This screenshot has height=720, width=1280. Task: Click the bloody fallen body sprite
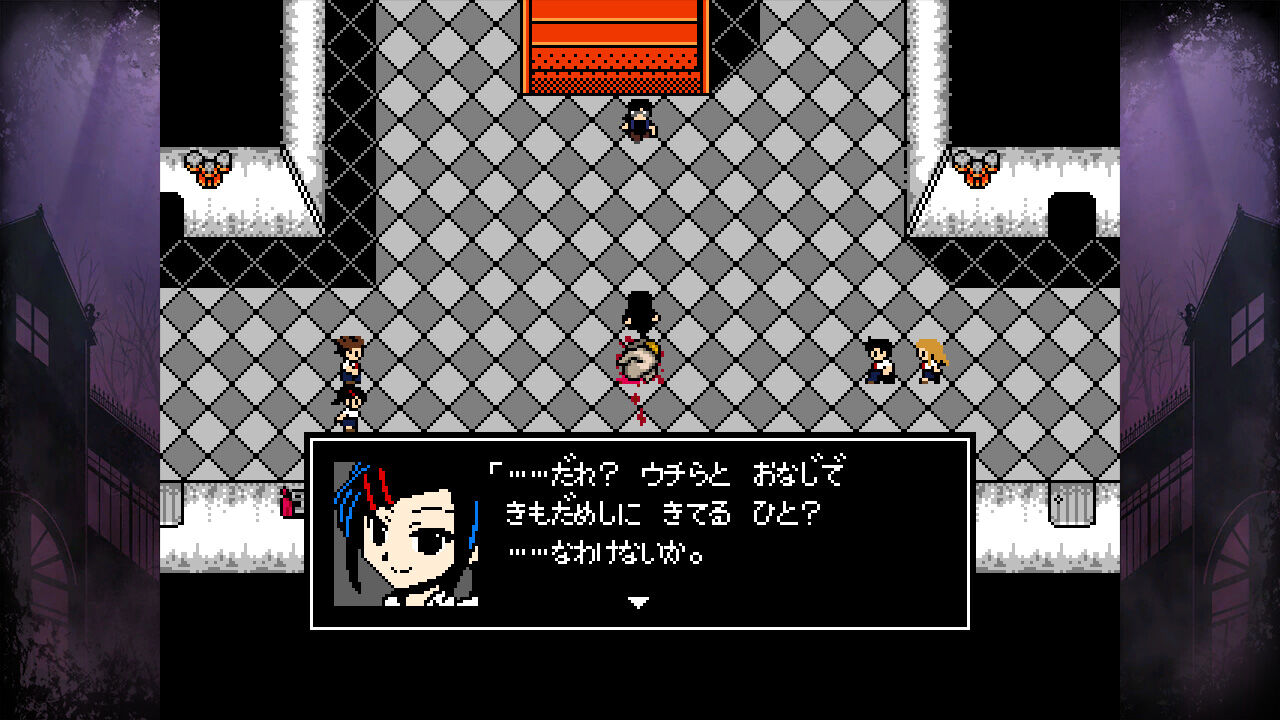638,360
